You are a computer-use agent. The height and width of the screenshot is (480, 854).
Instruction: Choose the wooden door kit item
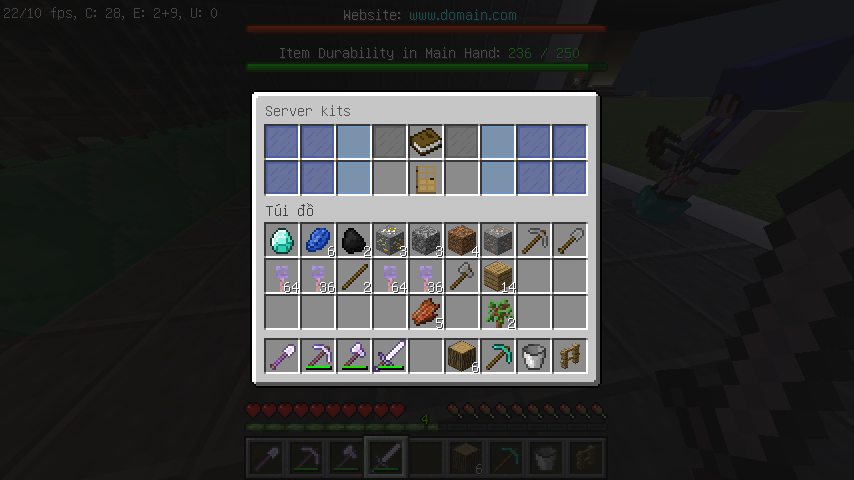[426, 177]
